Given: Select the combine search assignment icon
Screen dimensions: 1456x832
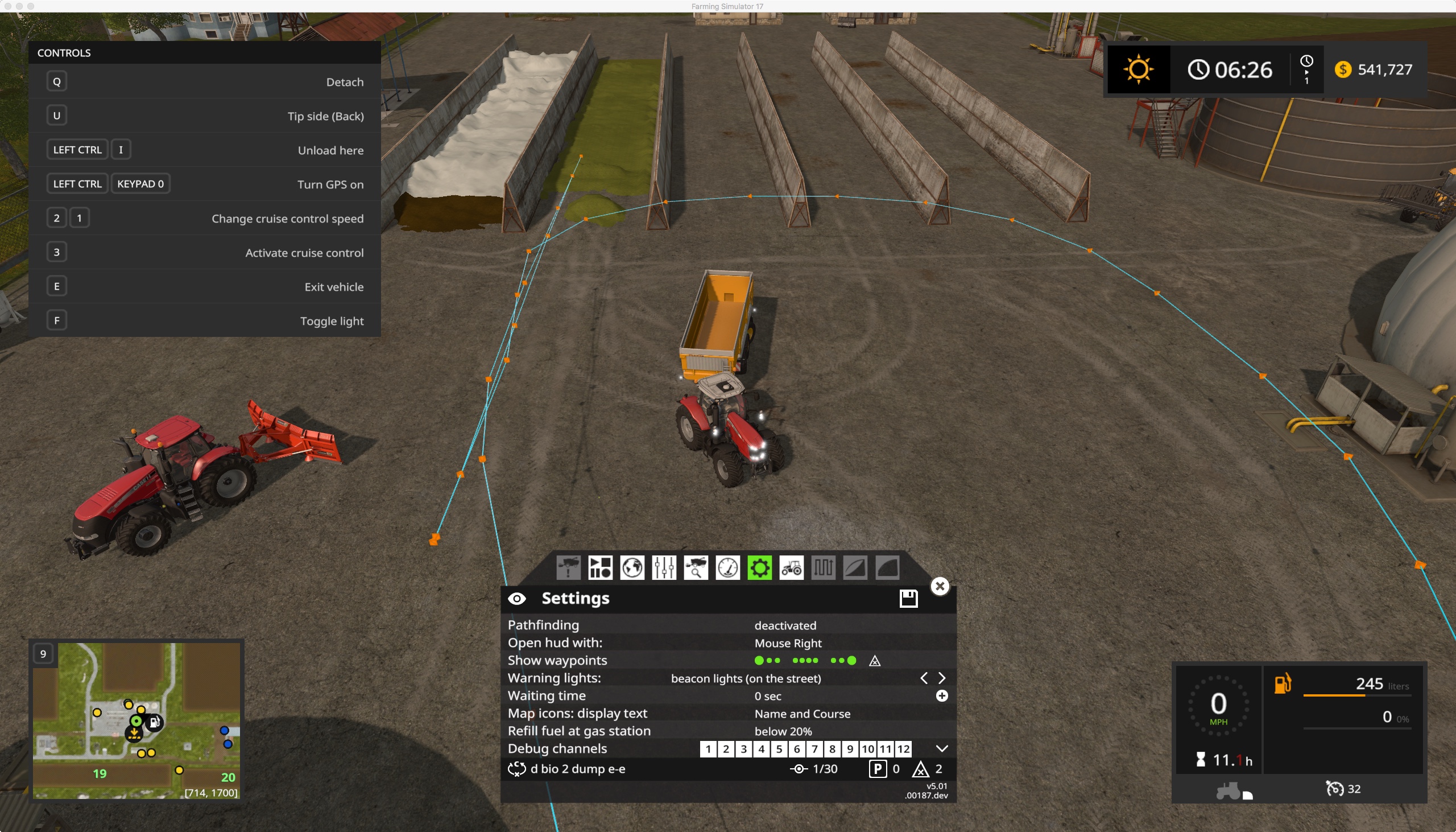Looking at the screenshot, I should pos(696,567).
